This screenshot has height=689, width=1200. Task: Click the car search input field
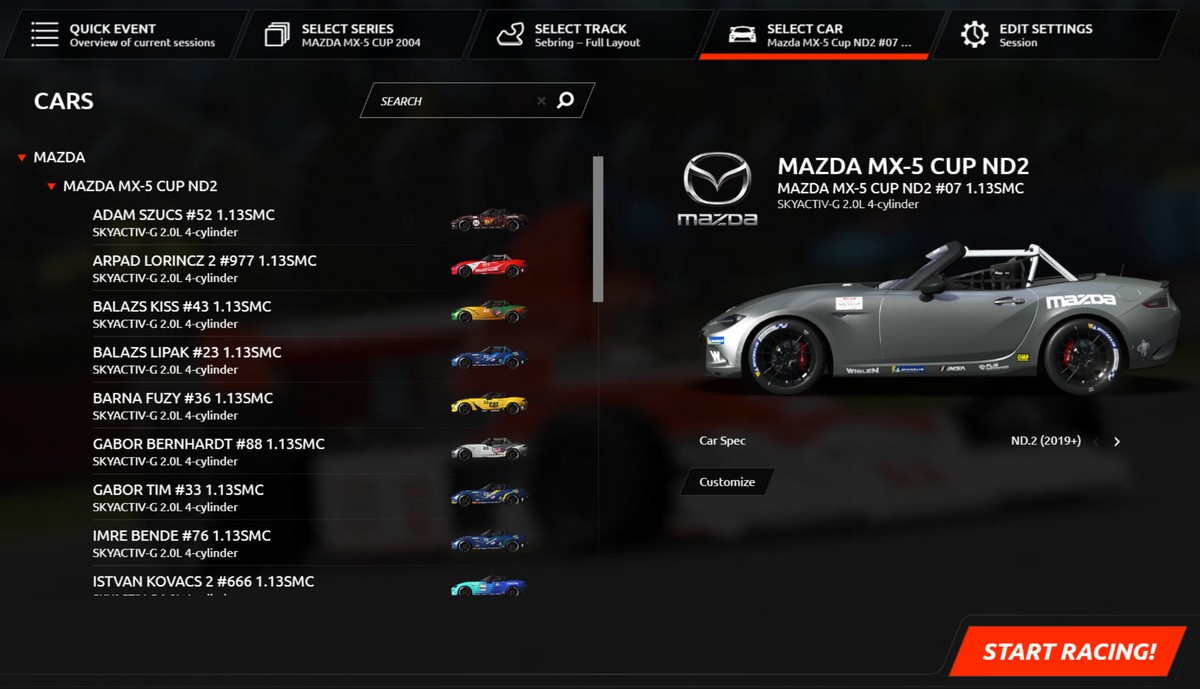(455, 101)
